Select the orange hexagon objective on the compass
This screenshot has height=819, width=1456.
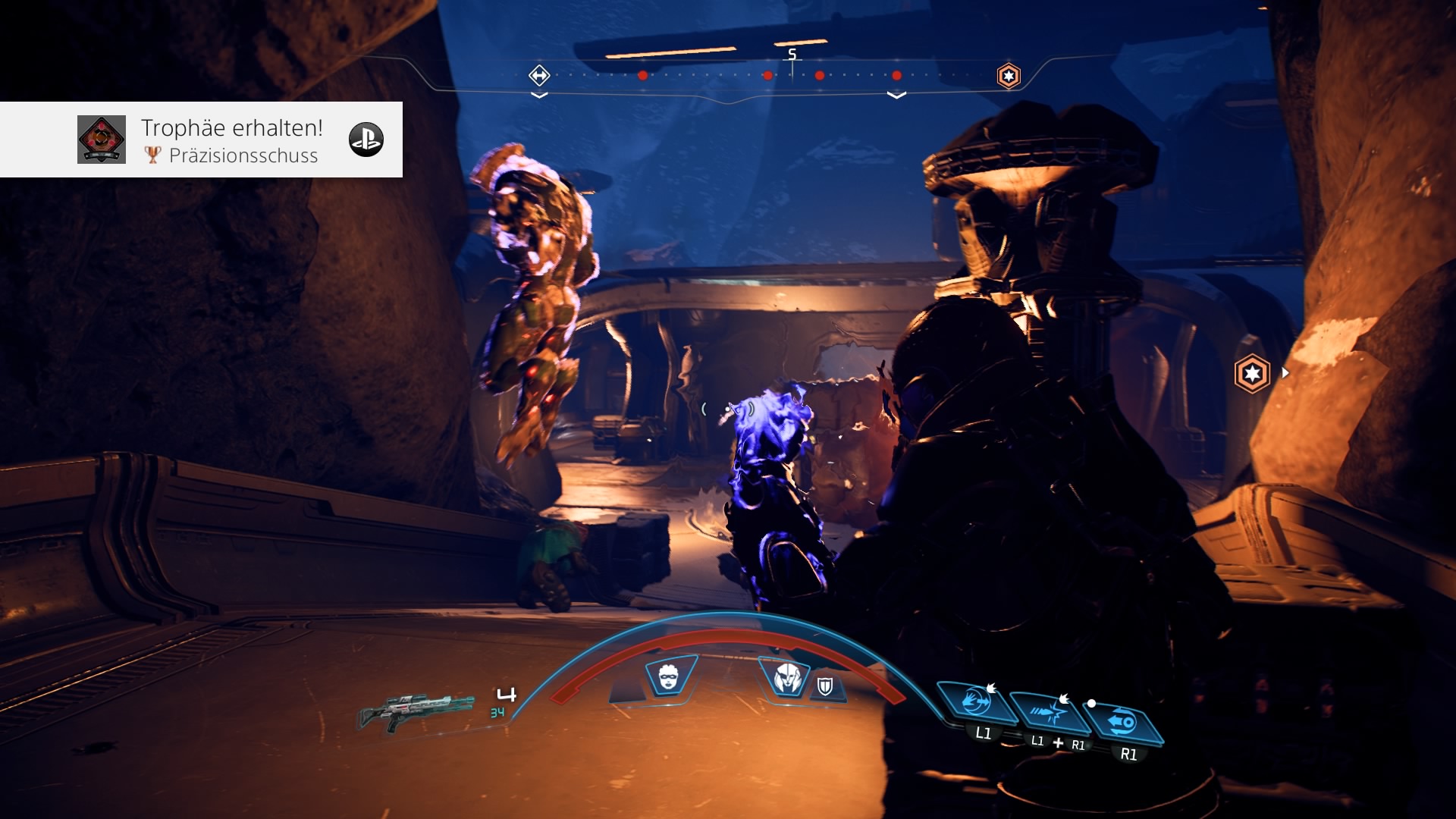(1009, 76)
